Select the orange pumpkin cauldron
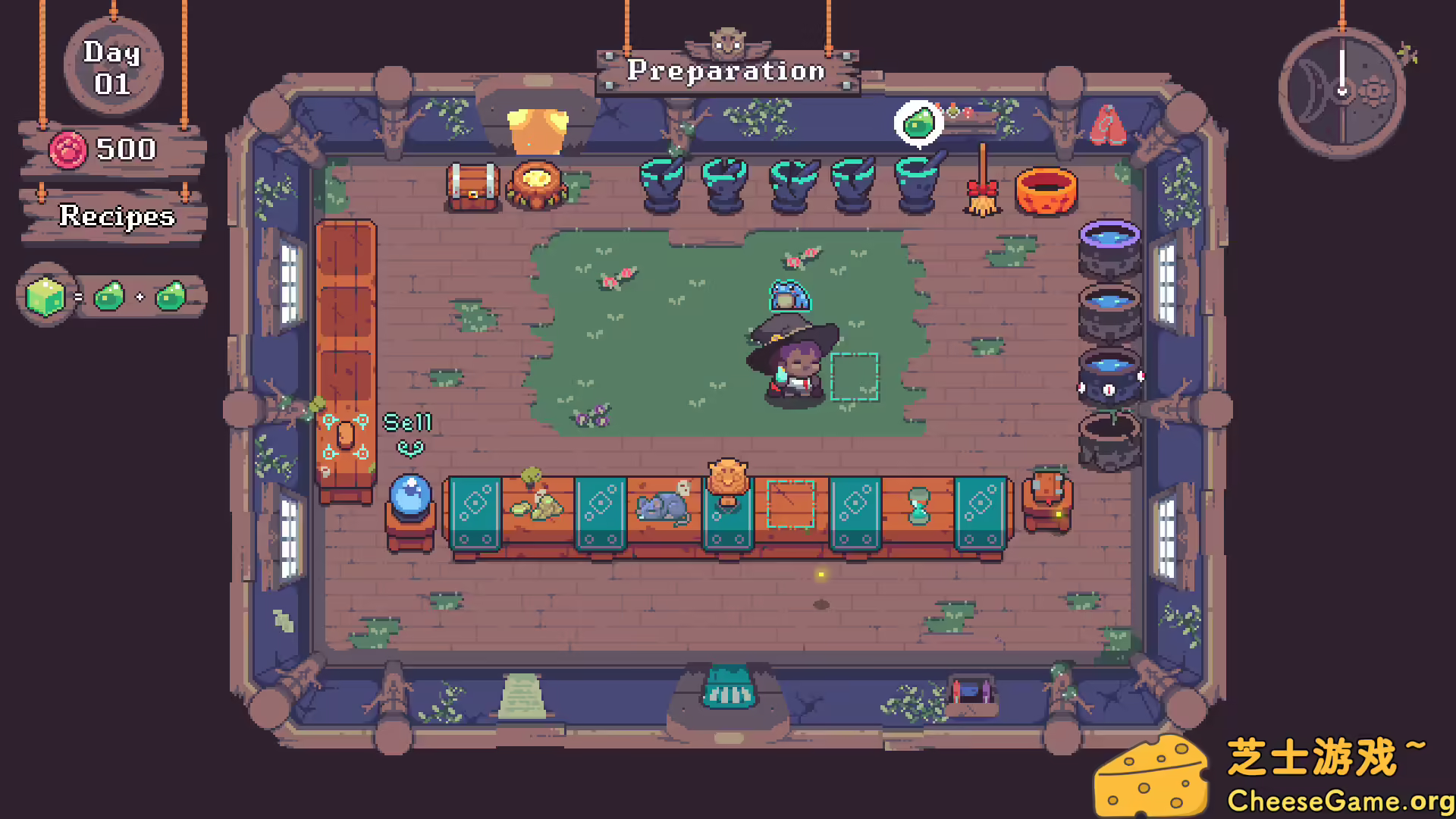Image resolution: width=1456 pixels, height=819 pixels. (x=1046, y=190)
